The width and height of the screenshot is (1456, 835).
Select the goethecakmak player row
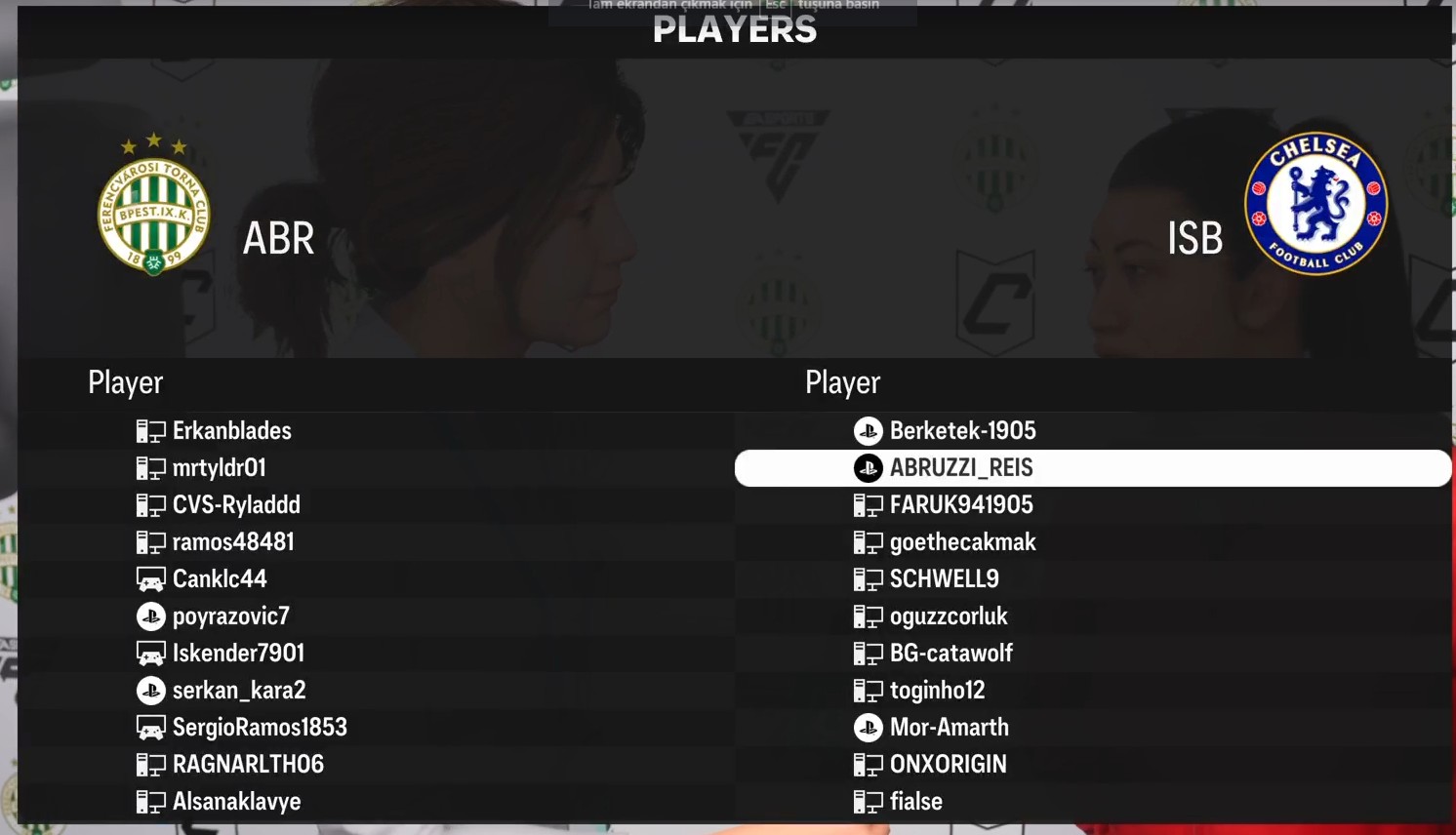pyautogui.click(x=962, y=542)
